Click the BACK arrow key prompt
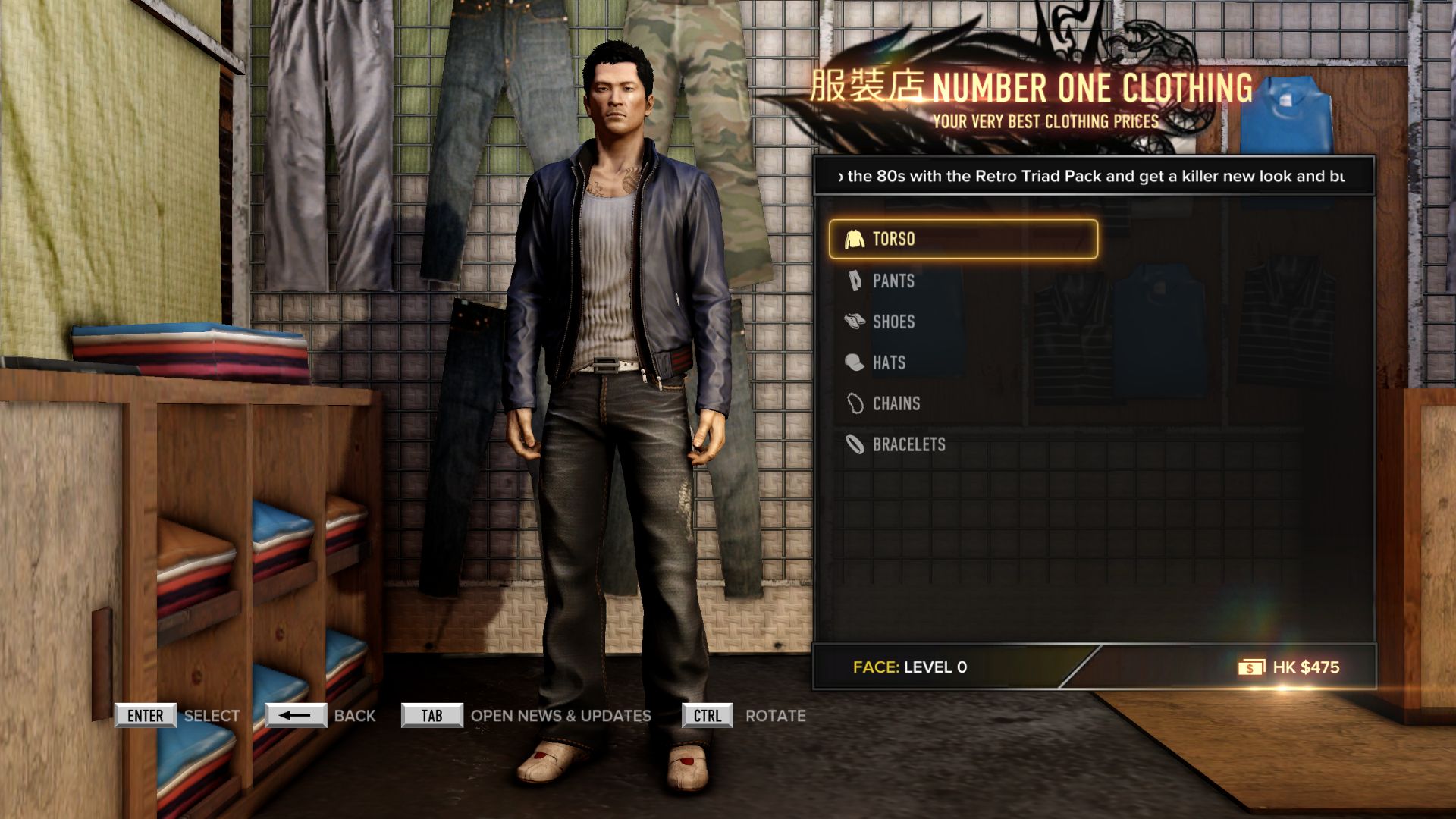Image resolution: width=1456 pixels, height=819 pixels. click(296, 714)
